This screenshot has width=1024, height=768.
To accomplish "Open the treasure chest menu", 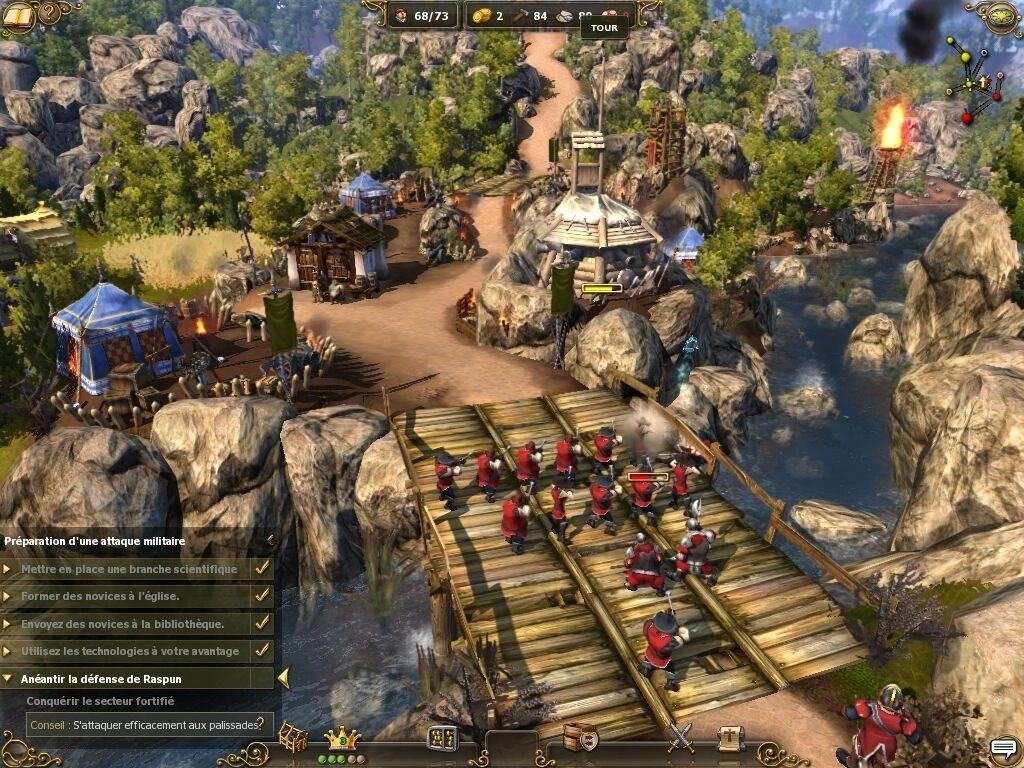I will click(x=292, y=737).
